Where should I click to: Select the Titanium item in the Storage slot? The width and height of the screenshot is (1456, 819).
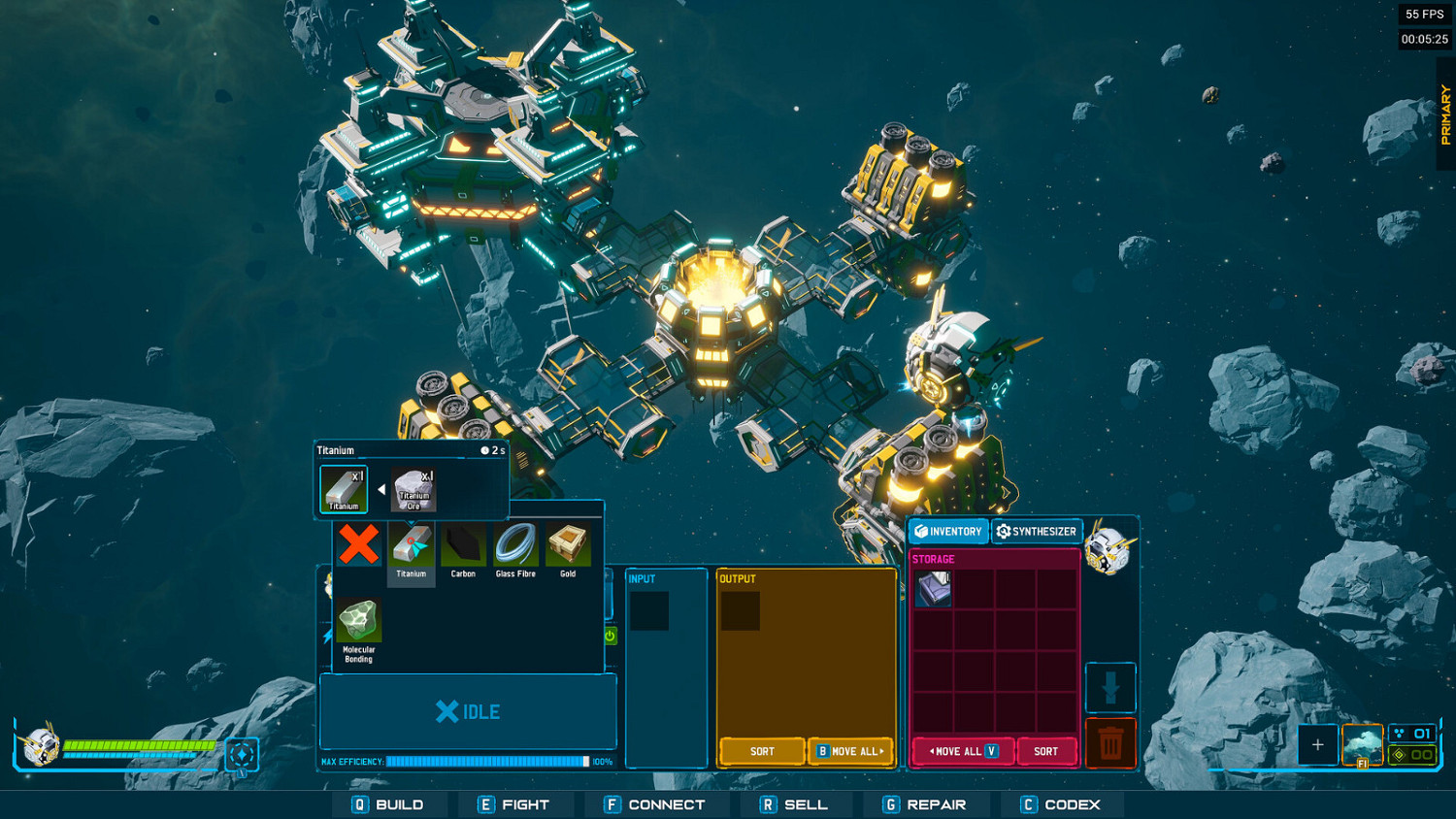(932, 587)
